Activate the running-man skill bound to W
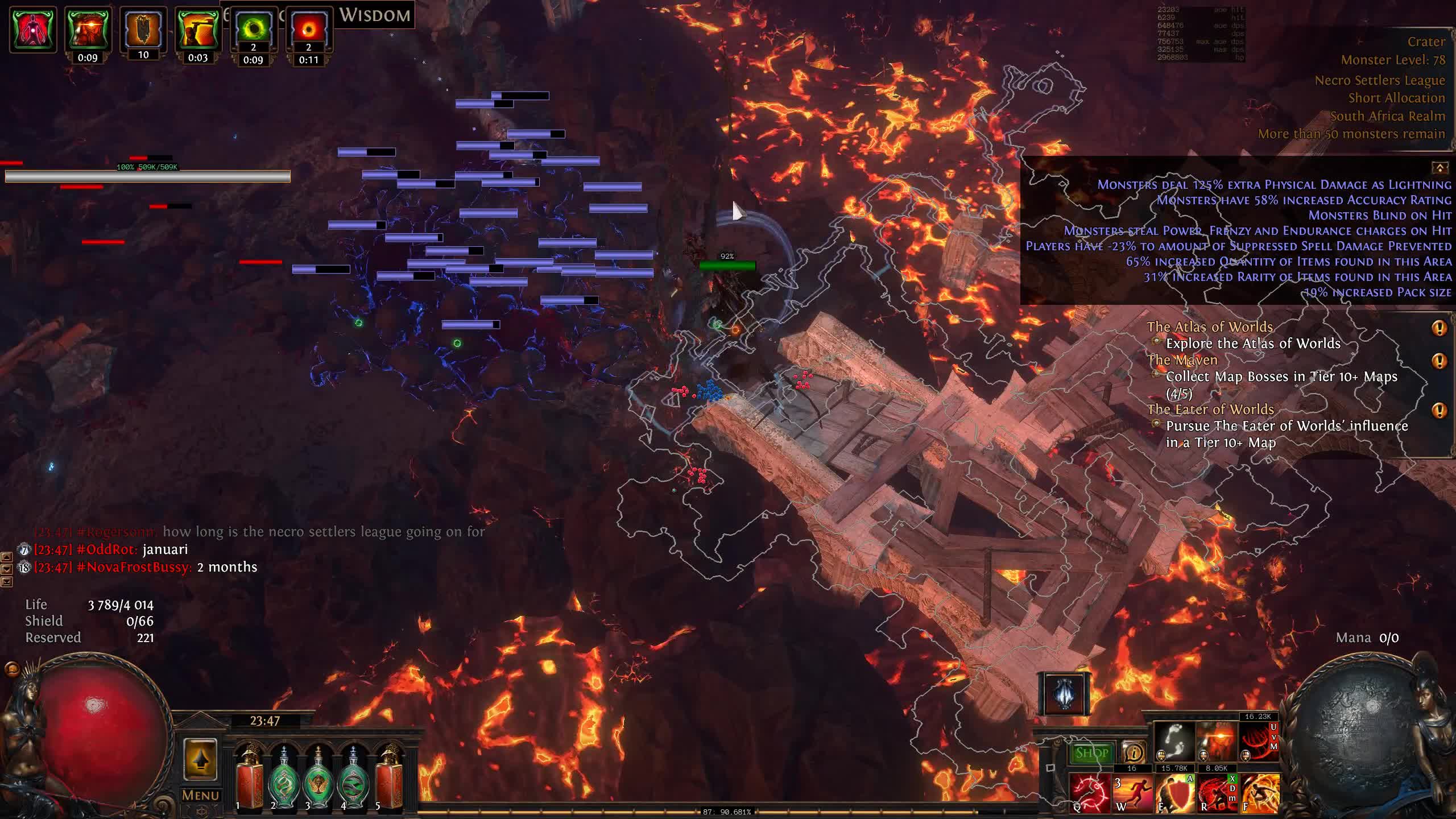Viewport: 1456px width, 819px height. (x=1131, y=792)
